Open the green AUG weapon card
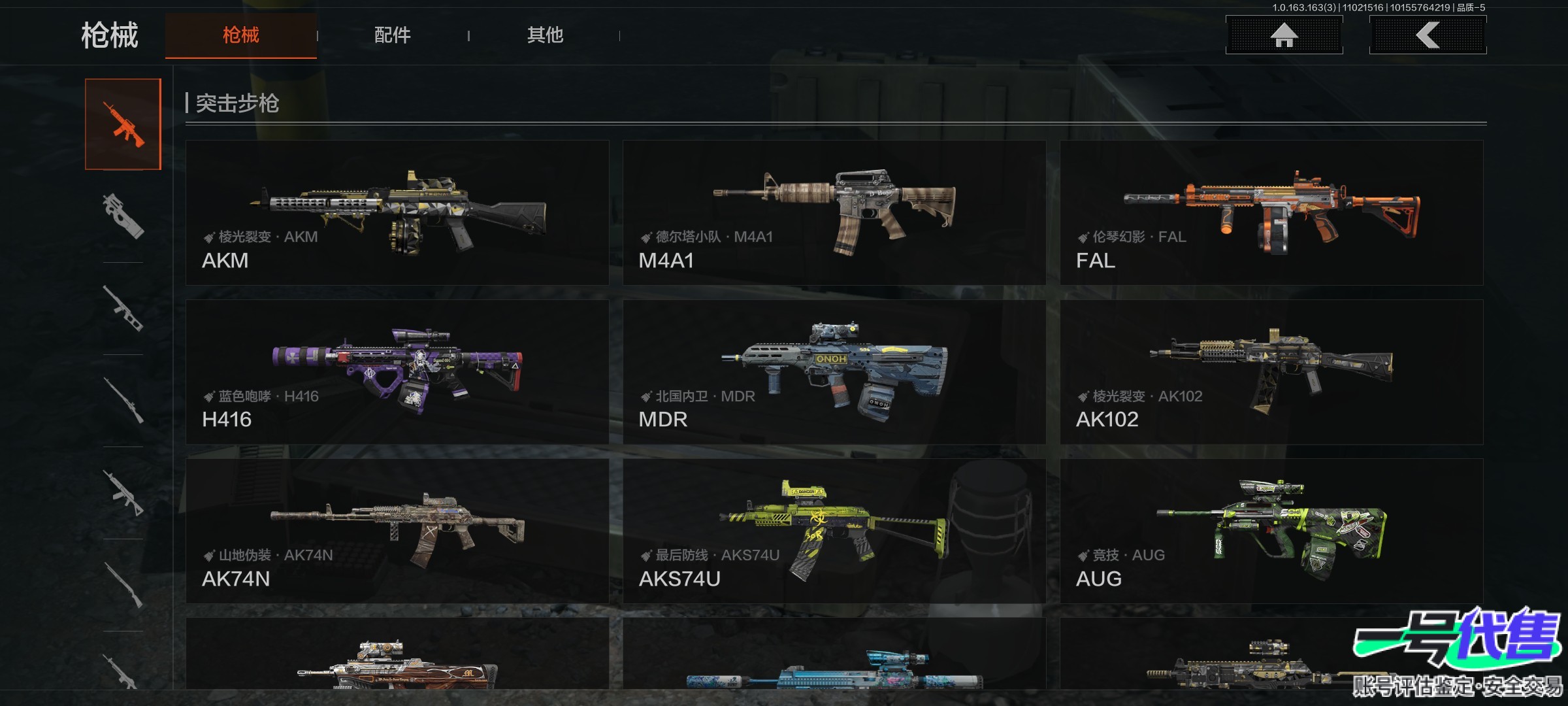 [1271, 531]
